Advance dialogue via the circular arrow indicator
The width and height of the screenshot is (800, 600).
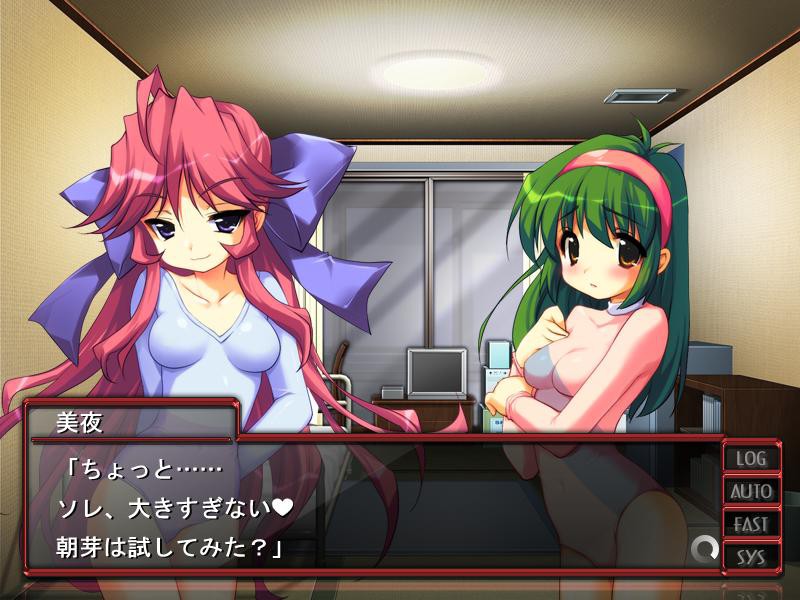705,548
